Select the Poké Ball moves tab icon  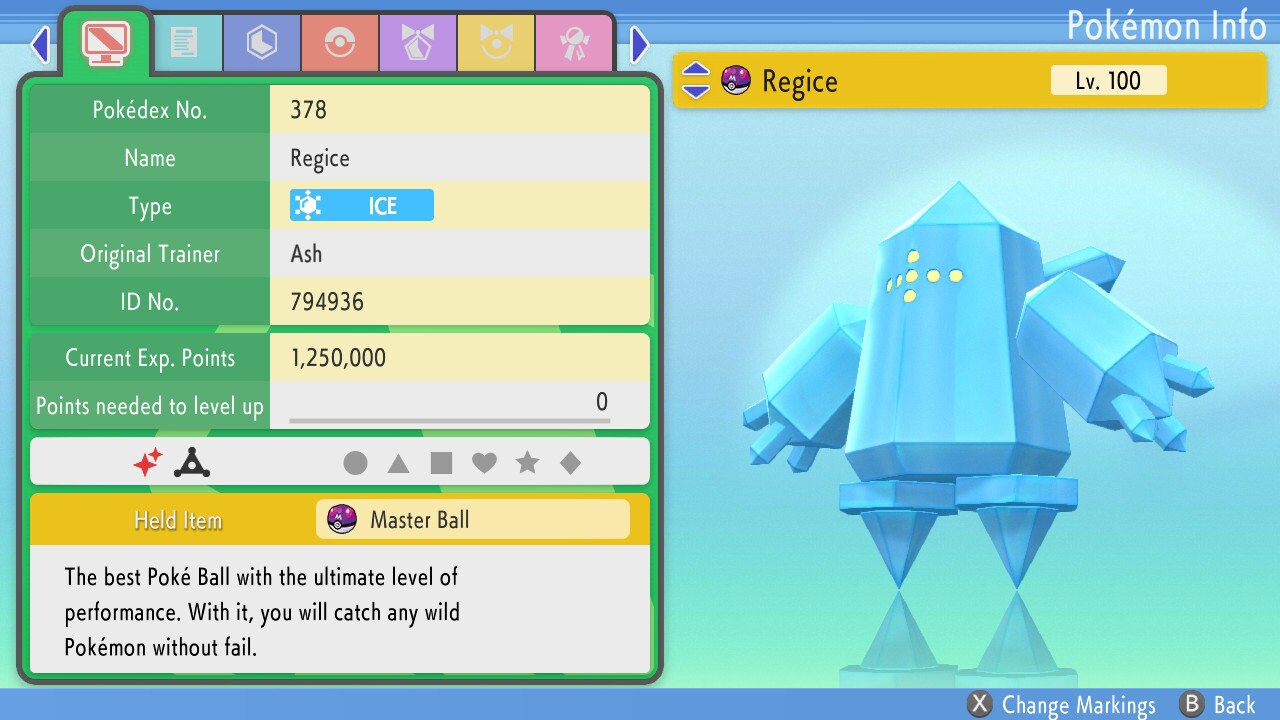[340, 42]
